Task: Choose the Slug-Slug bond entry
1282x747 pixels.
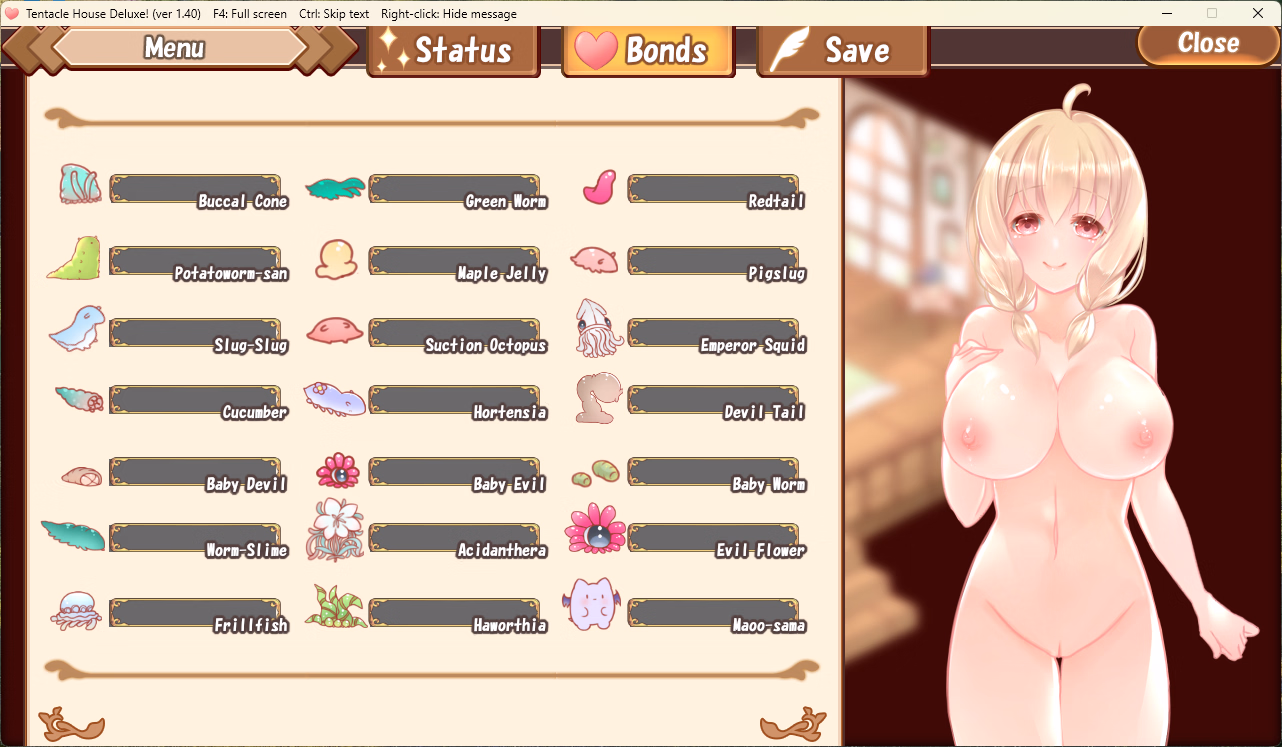Action: point(198,333)
